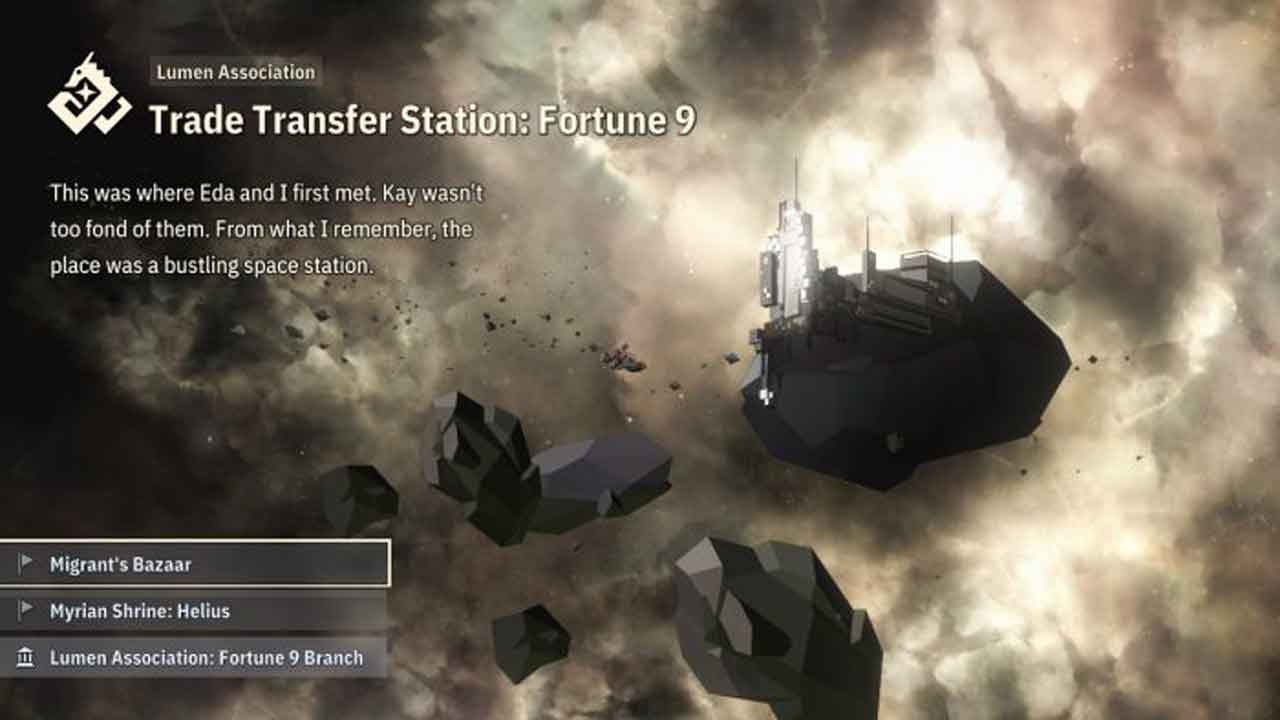
Task: Choose Myrian Shrine: Helius from the list
Action: click(195, 611)
